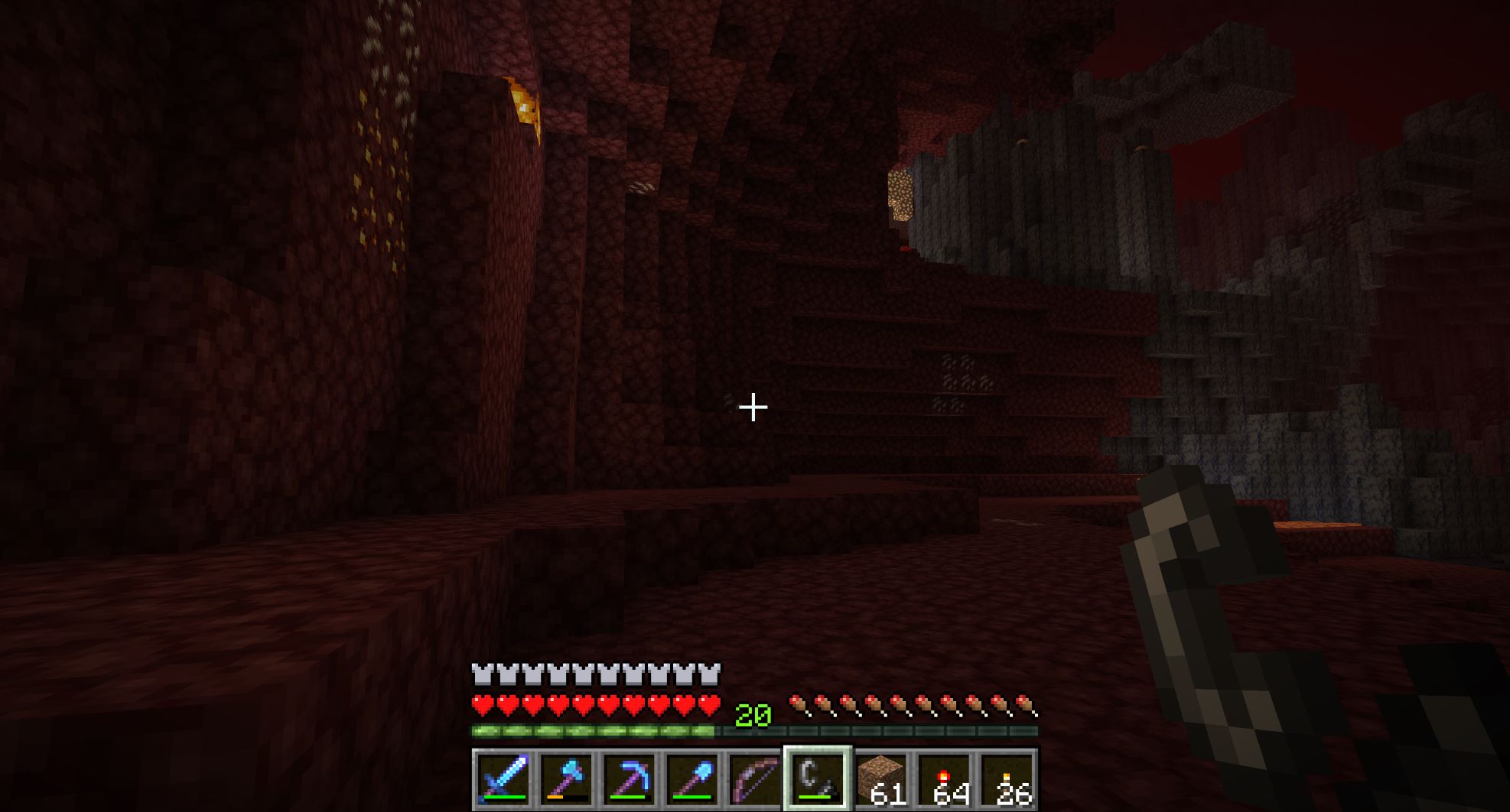The height and width of the screenshot is (812, 1510).
Task: Choose the diamond pickaxe in the hotbar
Action: 630,779
